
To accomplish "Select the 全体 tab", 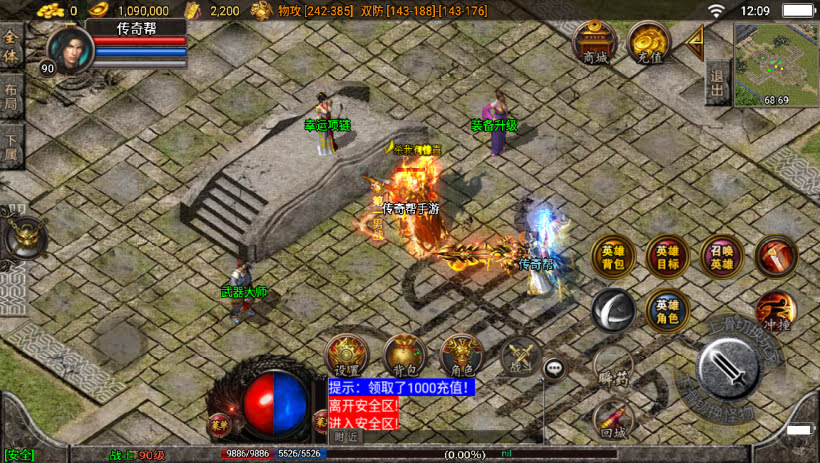I will point(11,47).
